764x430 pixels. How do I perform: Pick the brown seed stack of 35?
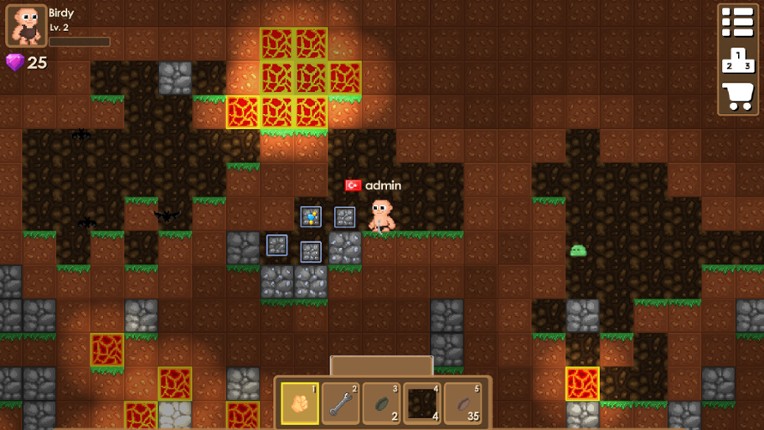(x=462, y=403)
